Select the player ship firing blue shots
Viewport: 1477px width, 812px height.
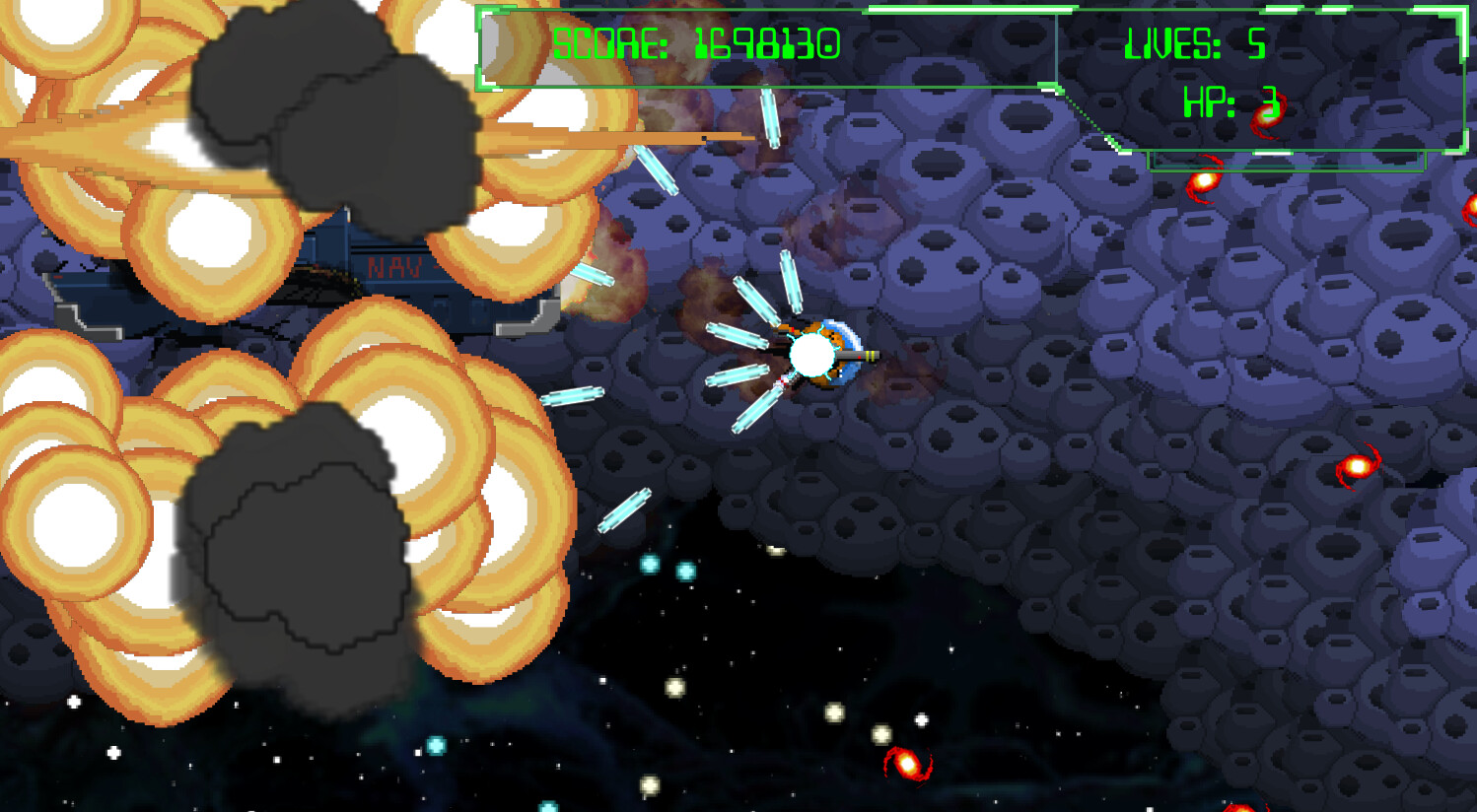click(833, 355)
